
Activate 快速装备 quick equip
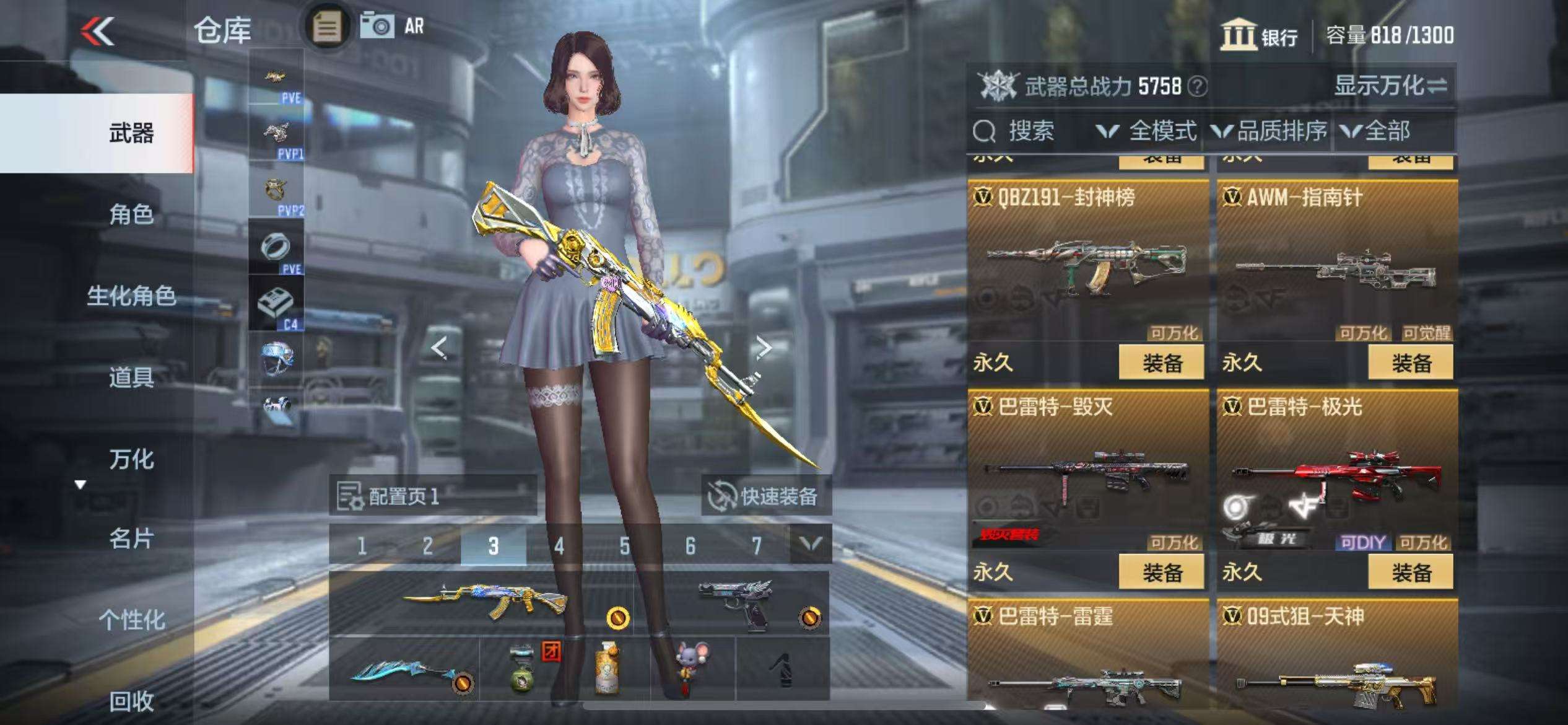(x=765, y=496)
